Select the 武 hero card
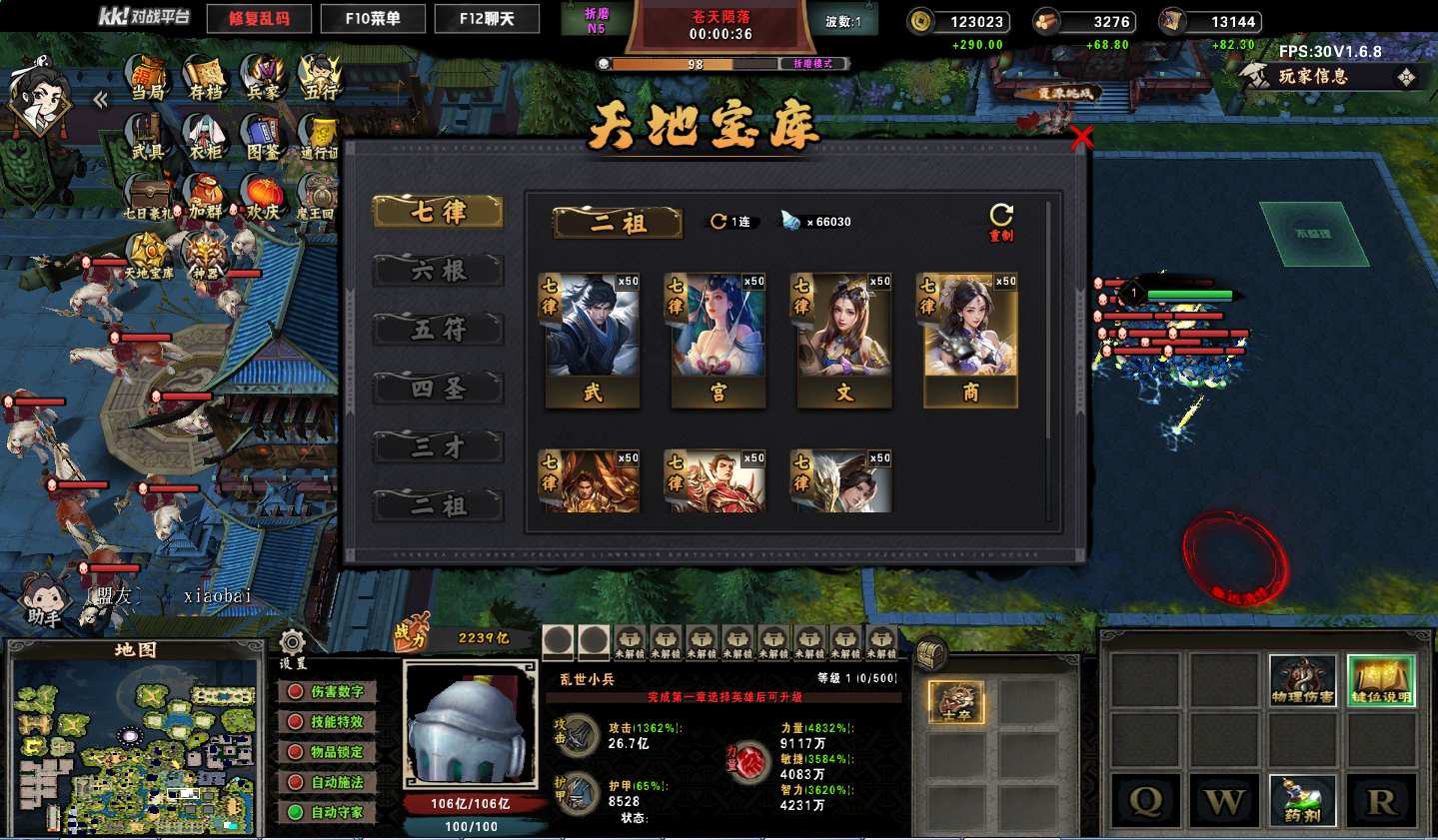 click(x=592, y=340)
